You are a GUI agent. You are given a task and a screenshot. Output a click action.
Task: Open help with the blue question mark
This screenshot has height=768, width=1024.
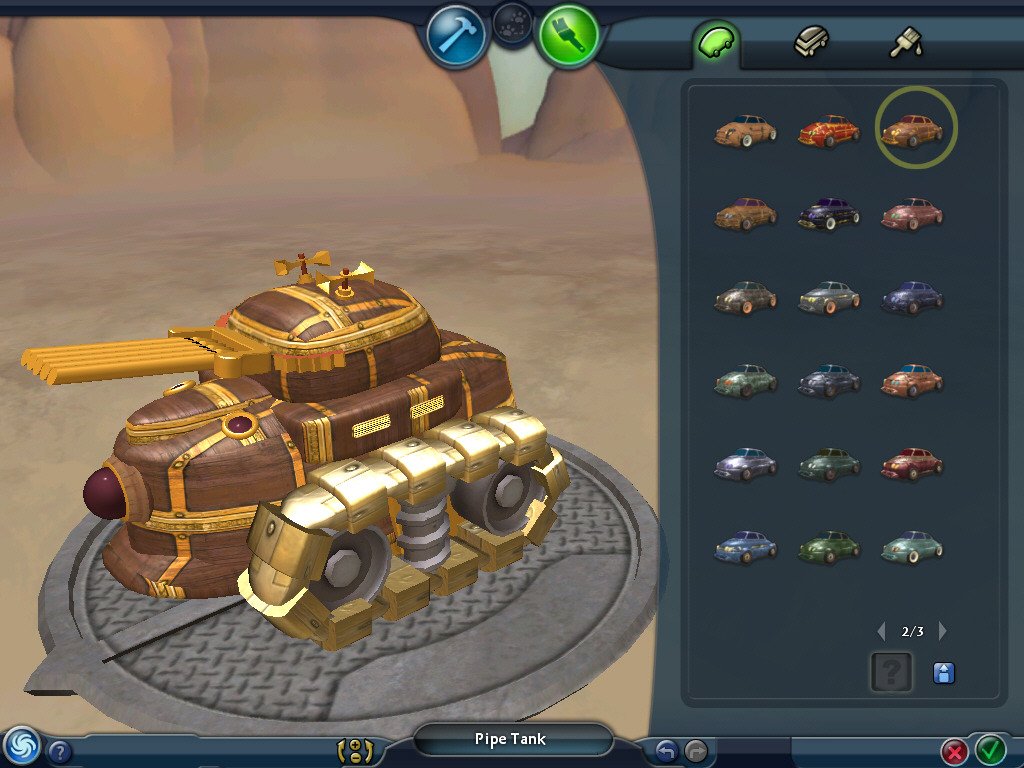pos(60,751)
